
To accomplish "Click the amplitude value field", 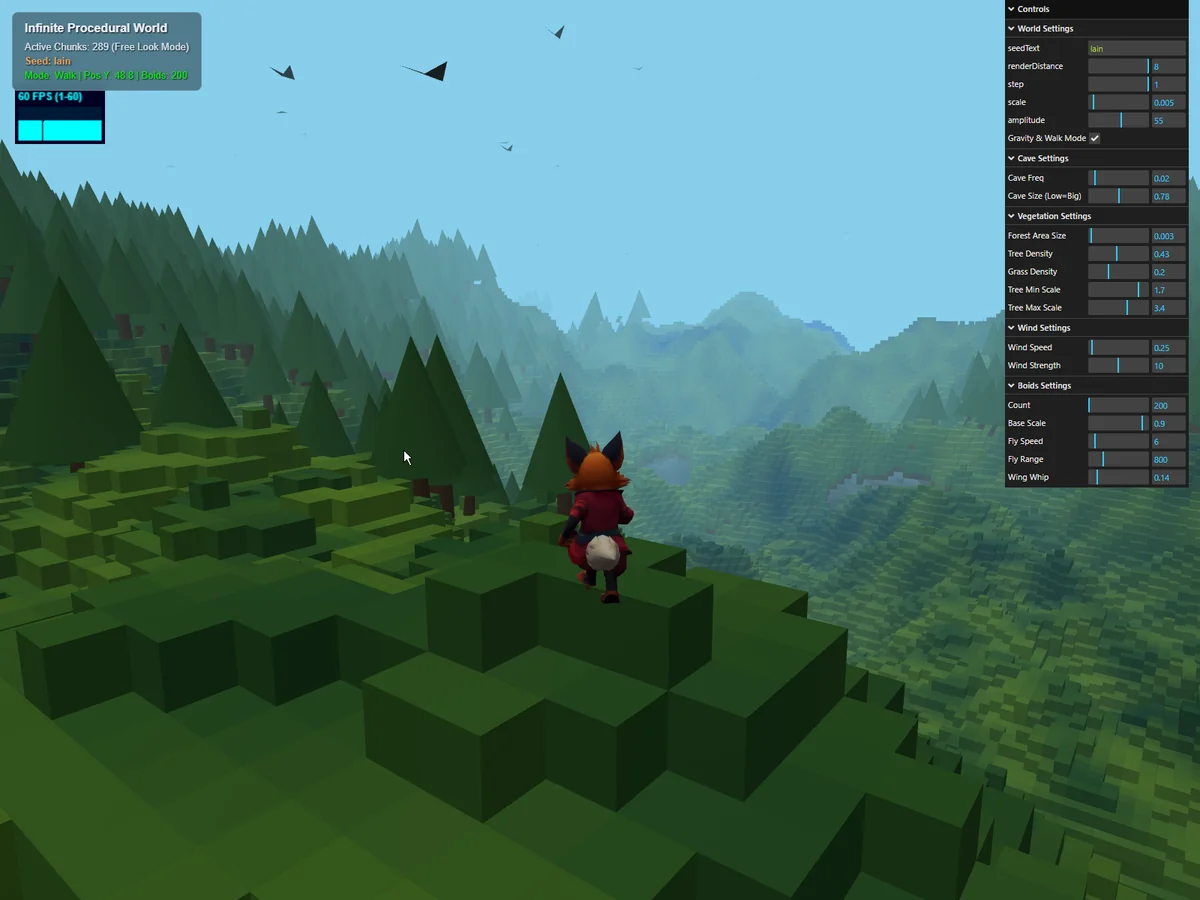I will [x=1167, y=120].
